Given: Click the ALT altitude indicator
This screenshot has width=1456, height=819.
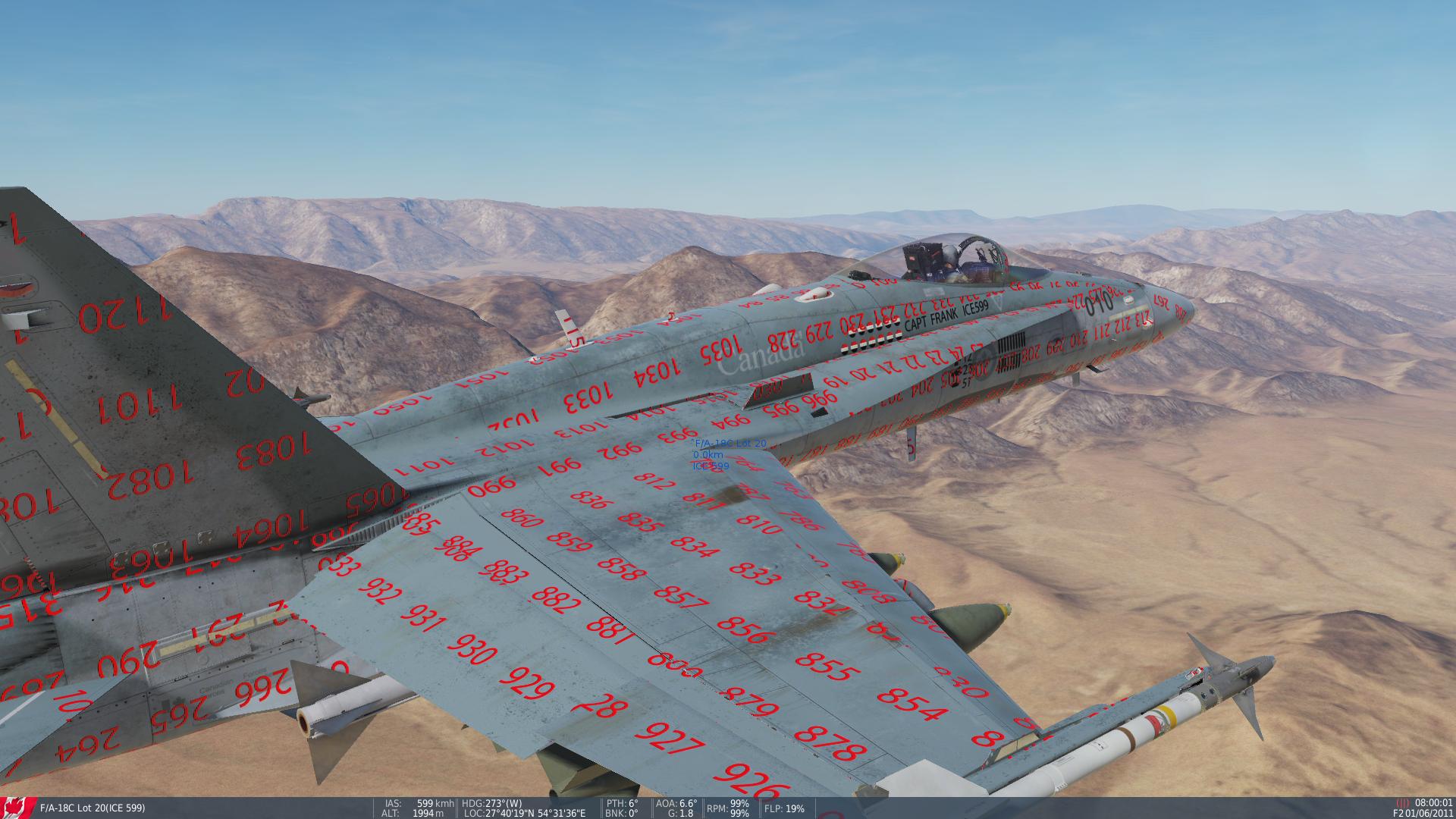Looking at the screenshot, I should [x=413, y=814].
